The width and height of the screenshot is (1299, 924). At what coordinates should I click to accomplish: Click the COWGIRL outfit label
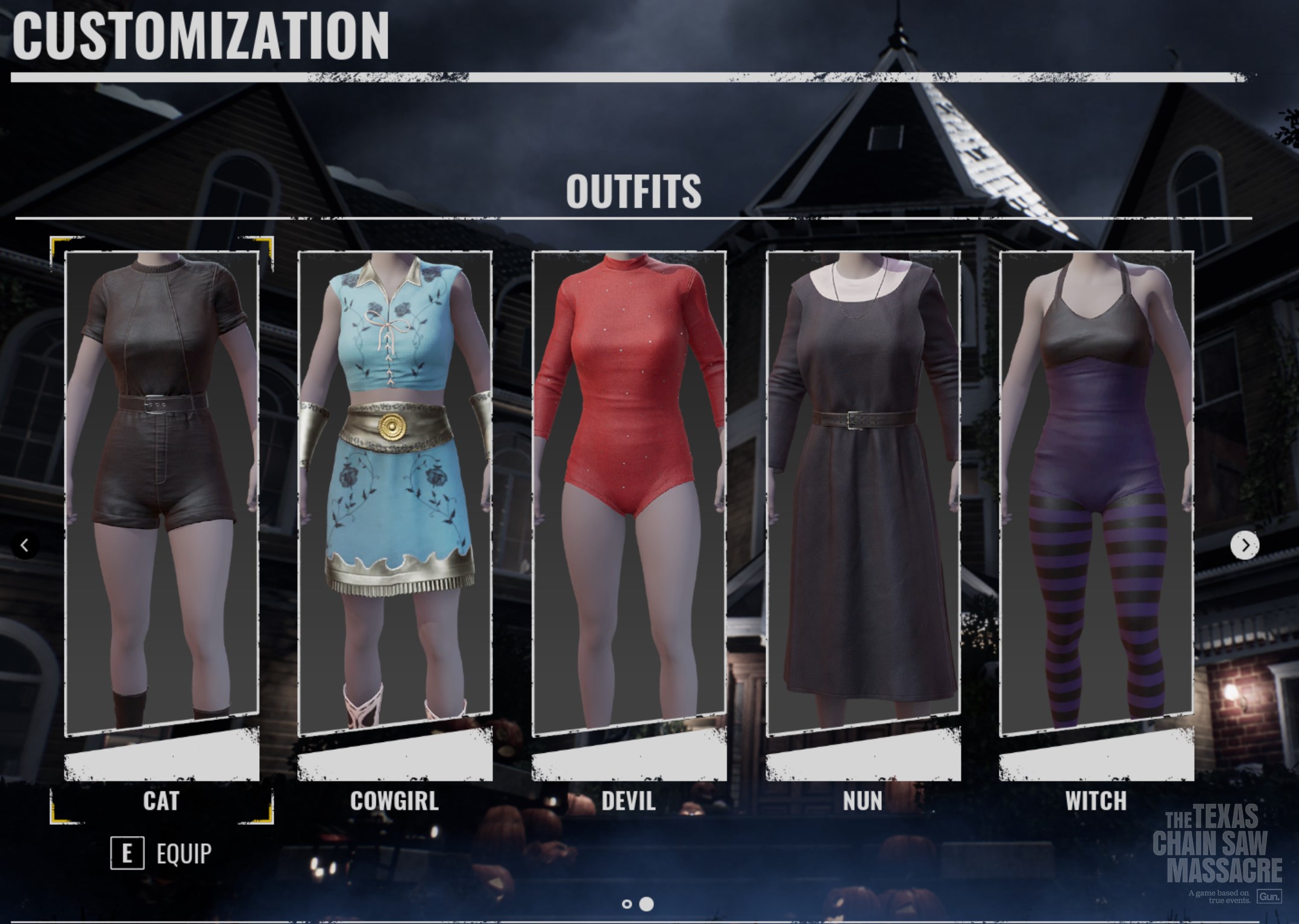pos(395,802)
